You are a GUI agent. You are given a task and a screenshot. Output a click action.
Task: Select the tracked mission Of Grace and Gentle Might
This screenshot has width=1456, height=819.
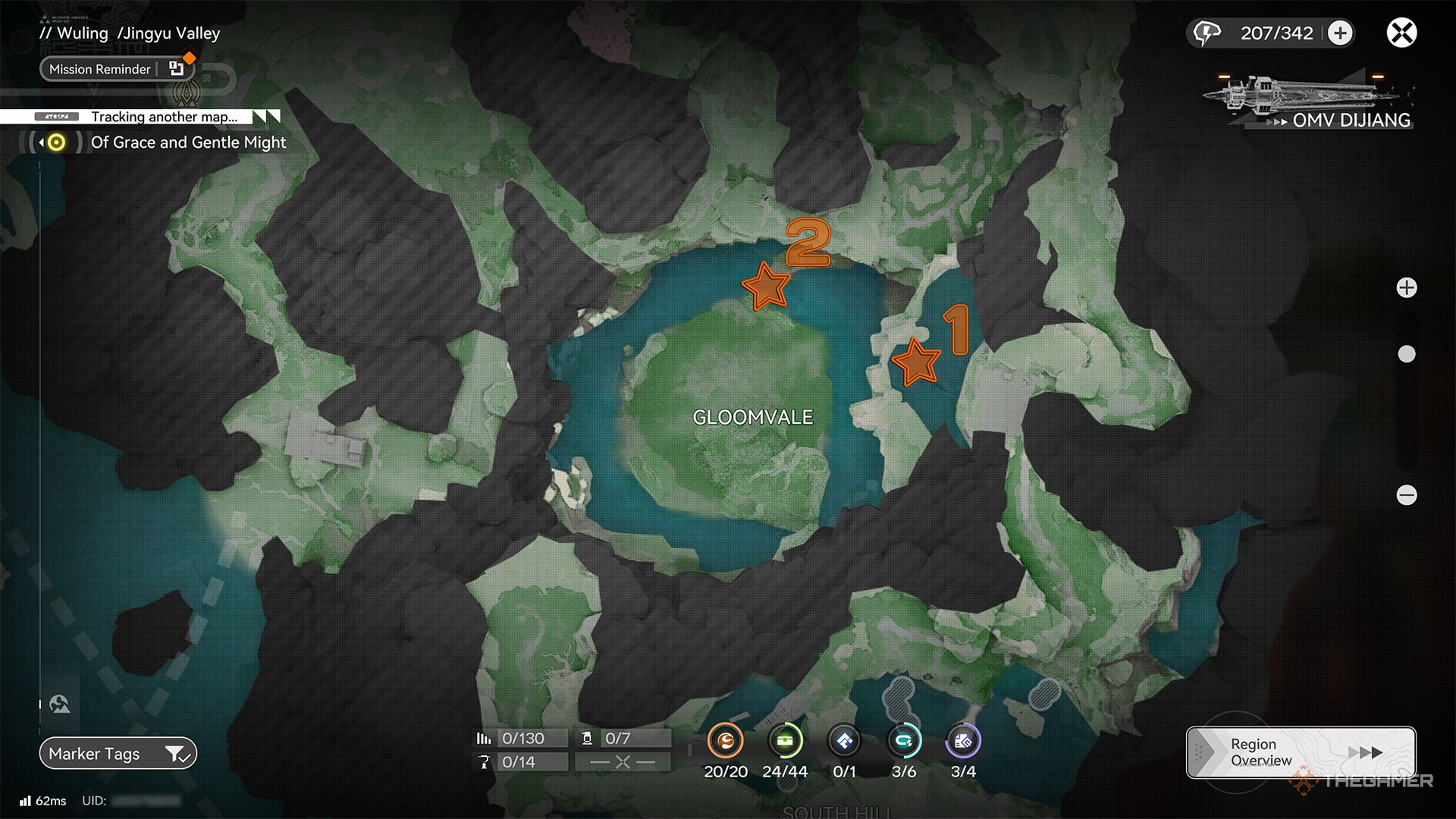(188, 143)
